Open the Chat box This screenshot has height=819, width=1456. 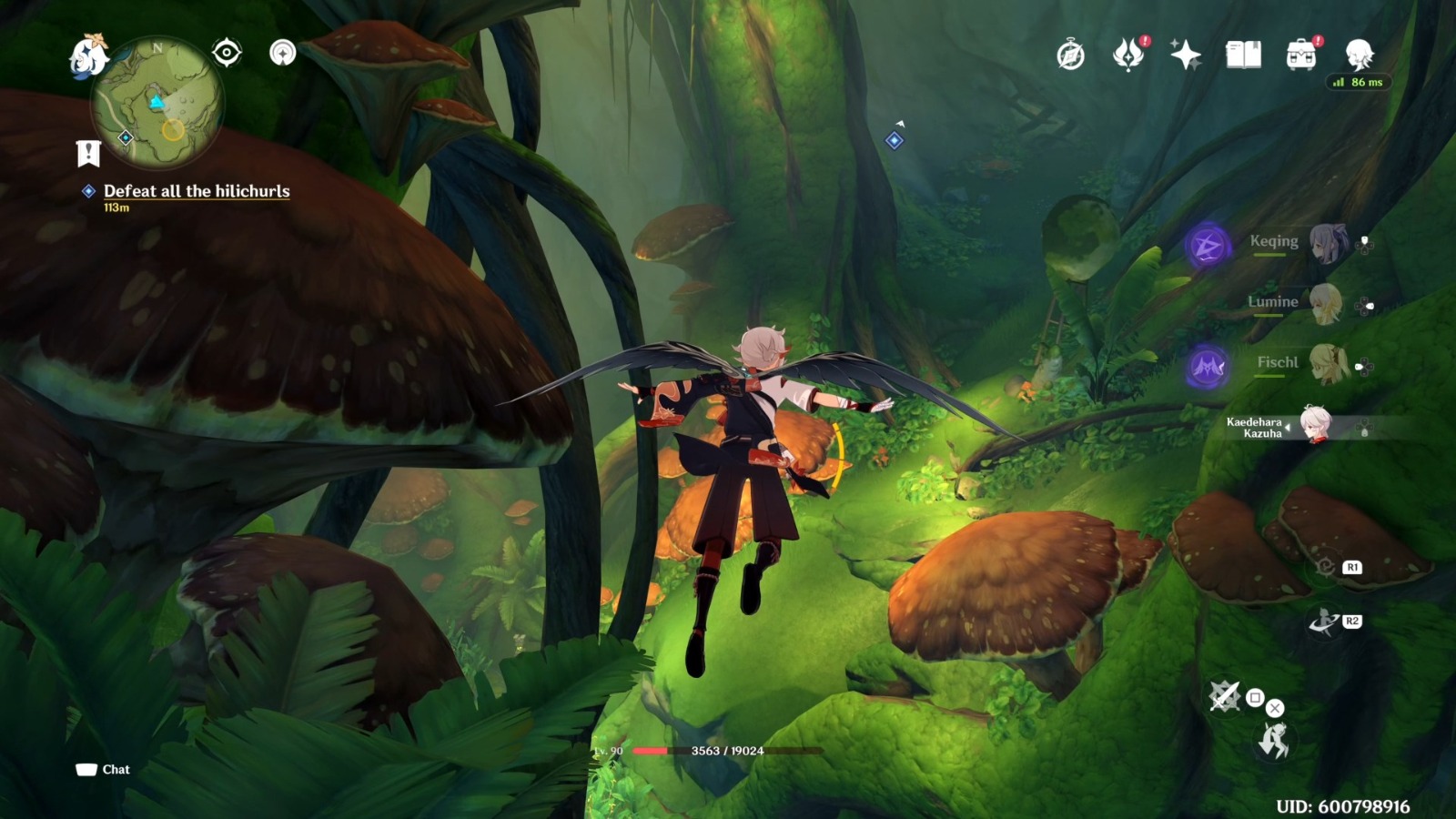[103, 770]
